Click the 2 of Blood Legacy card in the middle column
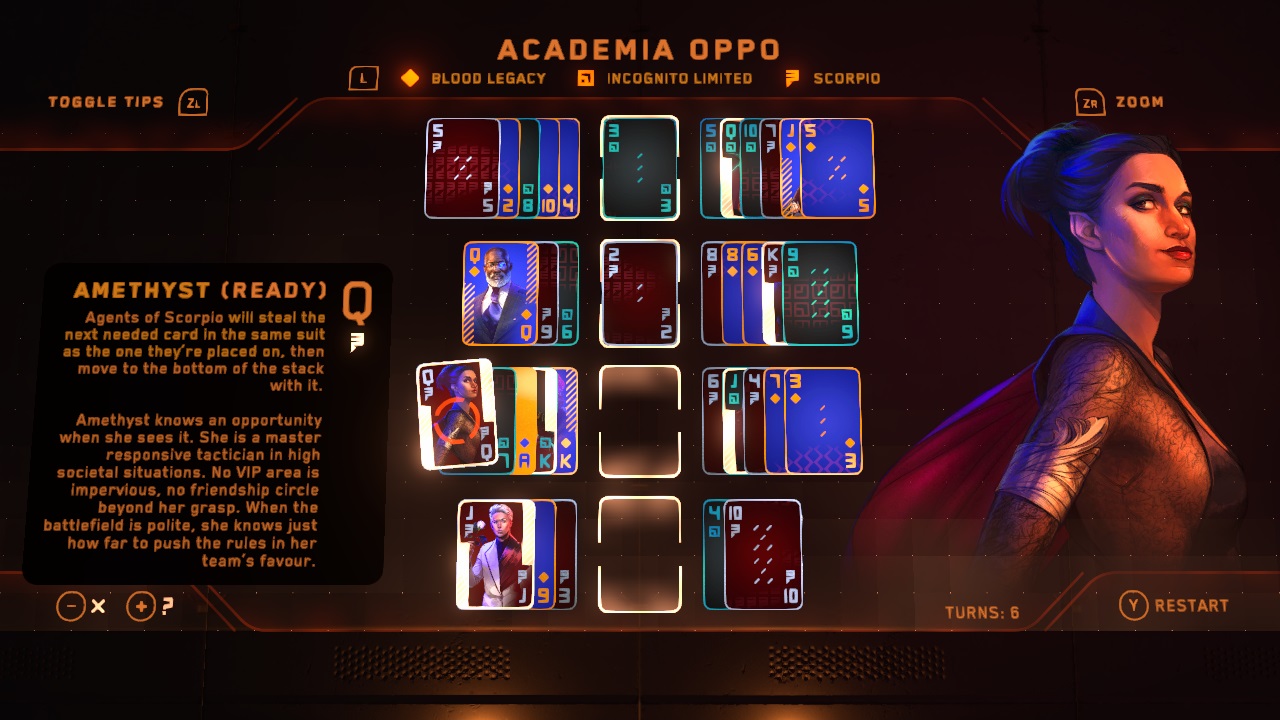The width and height of the screenshot is (1280, 720). click(639, 292)
